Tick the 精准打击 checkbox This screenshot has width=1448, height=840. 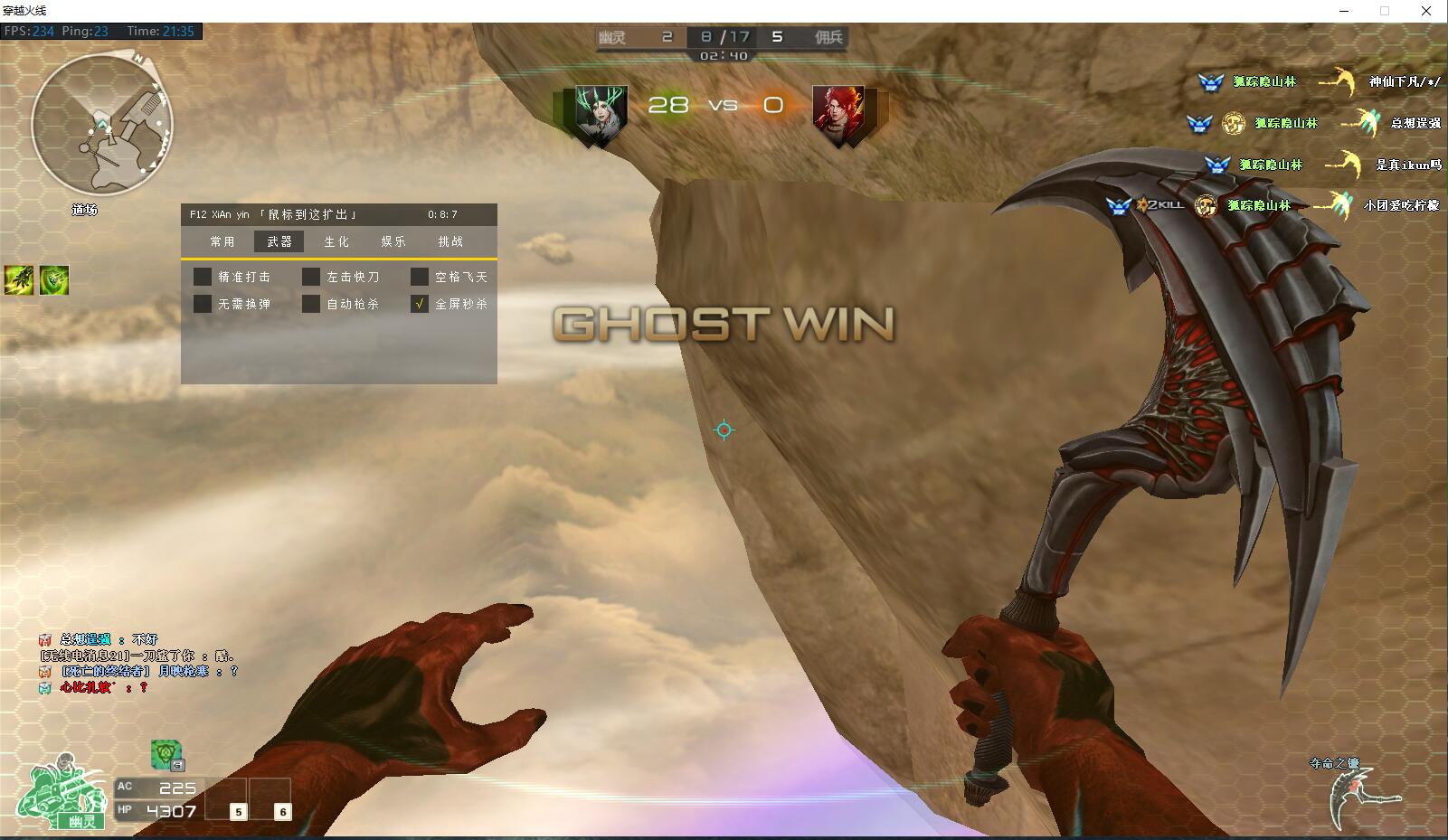203,277
